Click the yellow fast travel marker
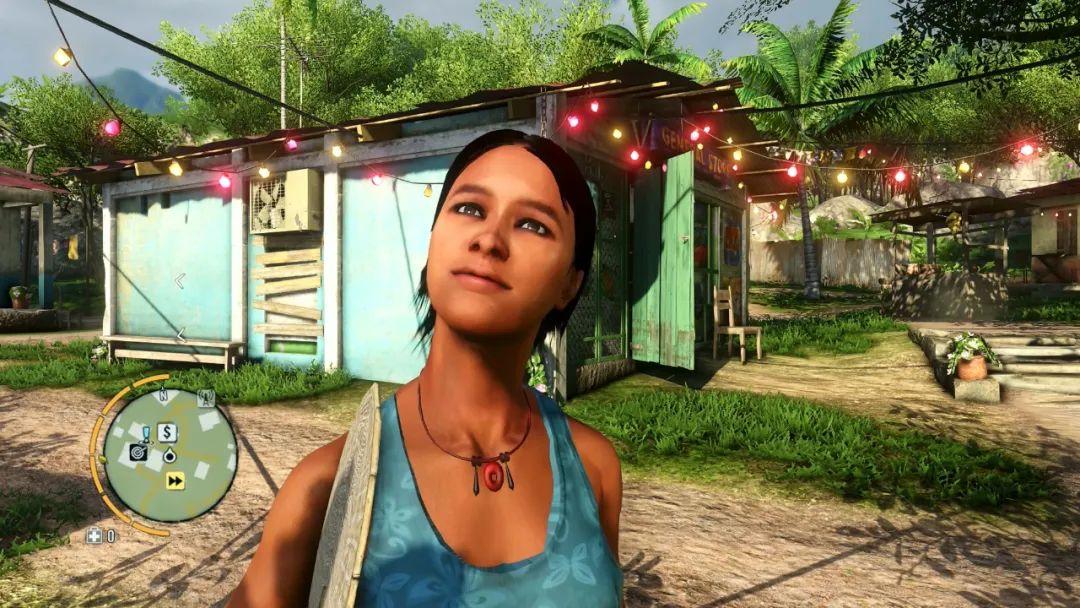This screenshot has width=1080, height=608. pos(175,481)
